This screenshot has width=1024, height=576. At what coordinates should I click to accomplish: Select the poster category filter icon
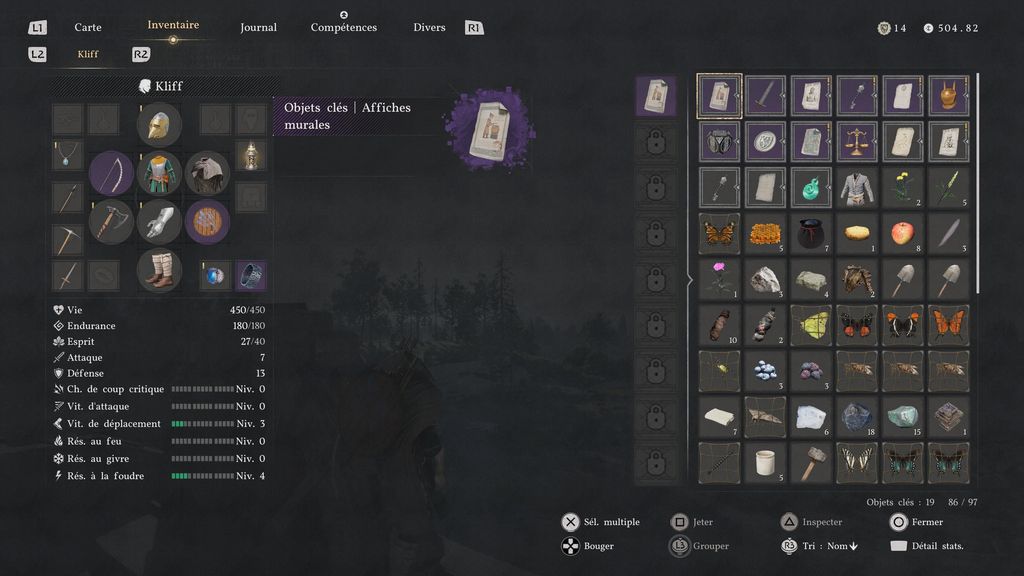point(656,95)
